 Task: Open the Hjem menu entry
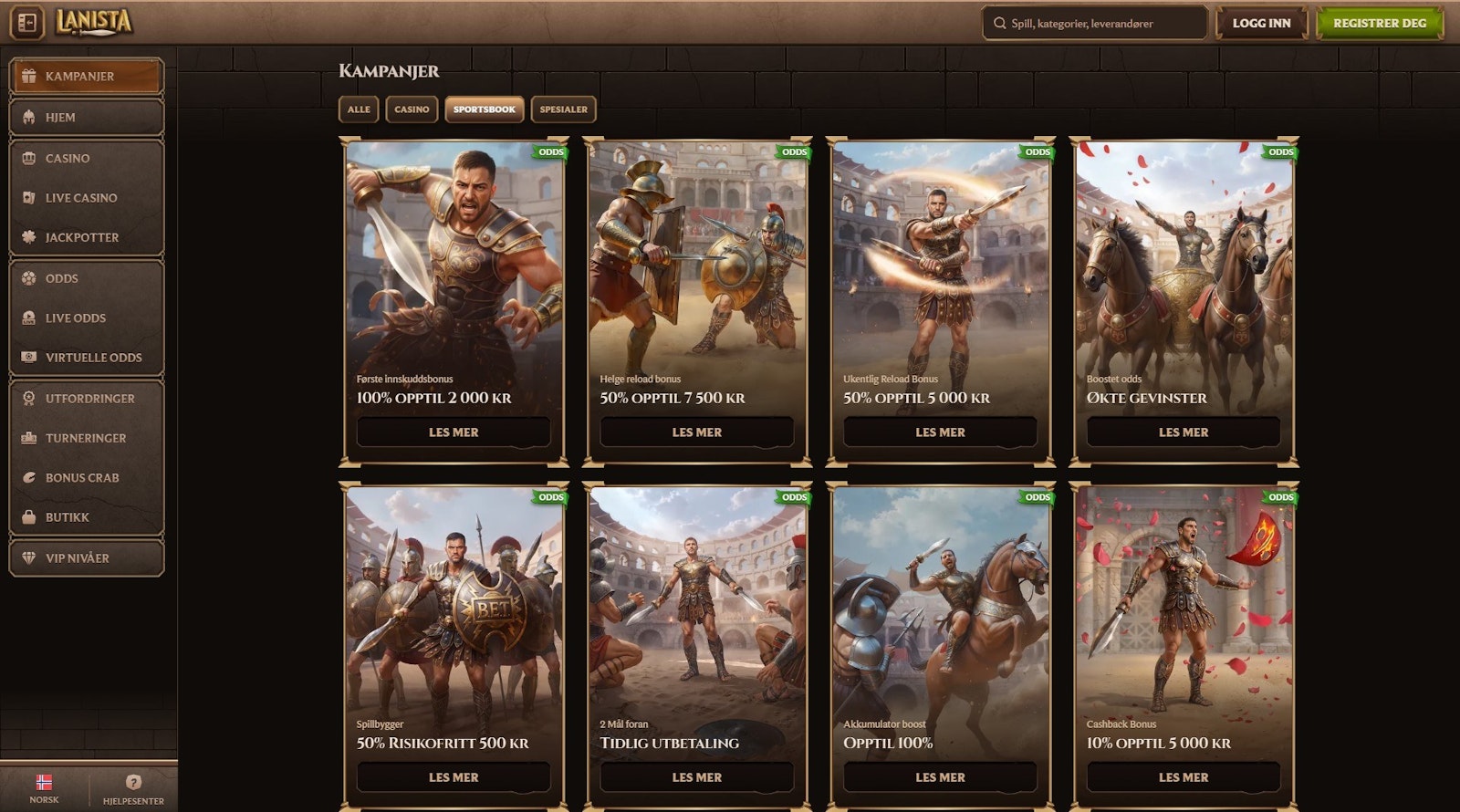pyautogui.click(x=86, y=118)
